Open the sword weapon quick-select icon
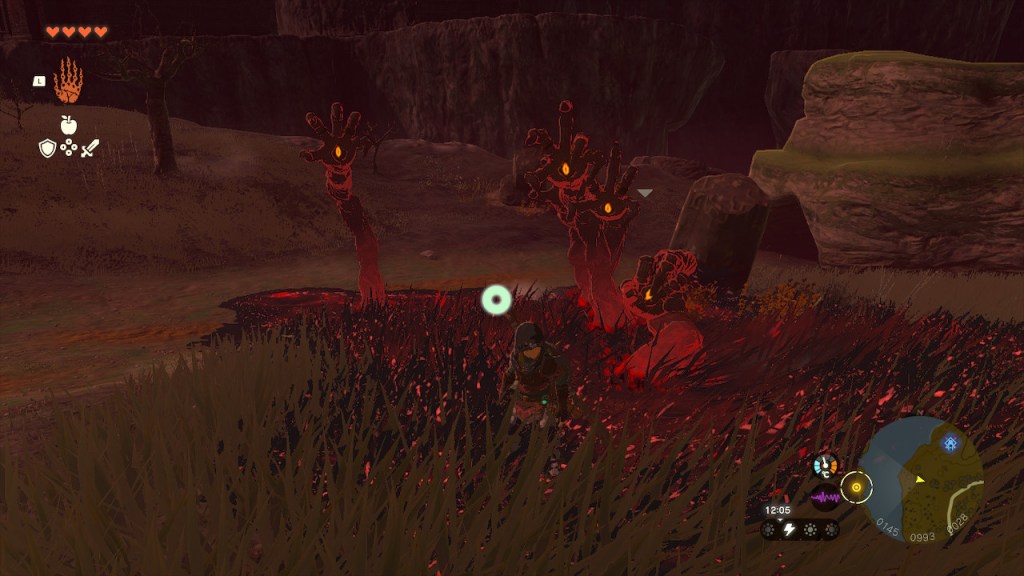Image resolution: width=1024 pixels, height=576 pixels. point(90,148)
